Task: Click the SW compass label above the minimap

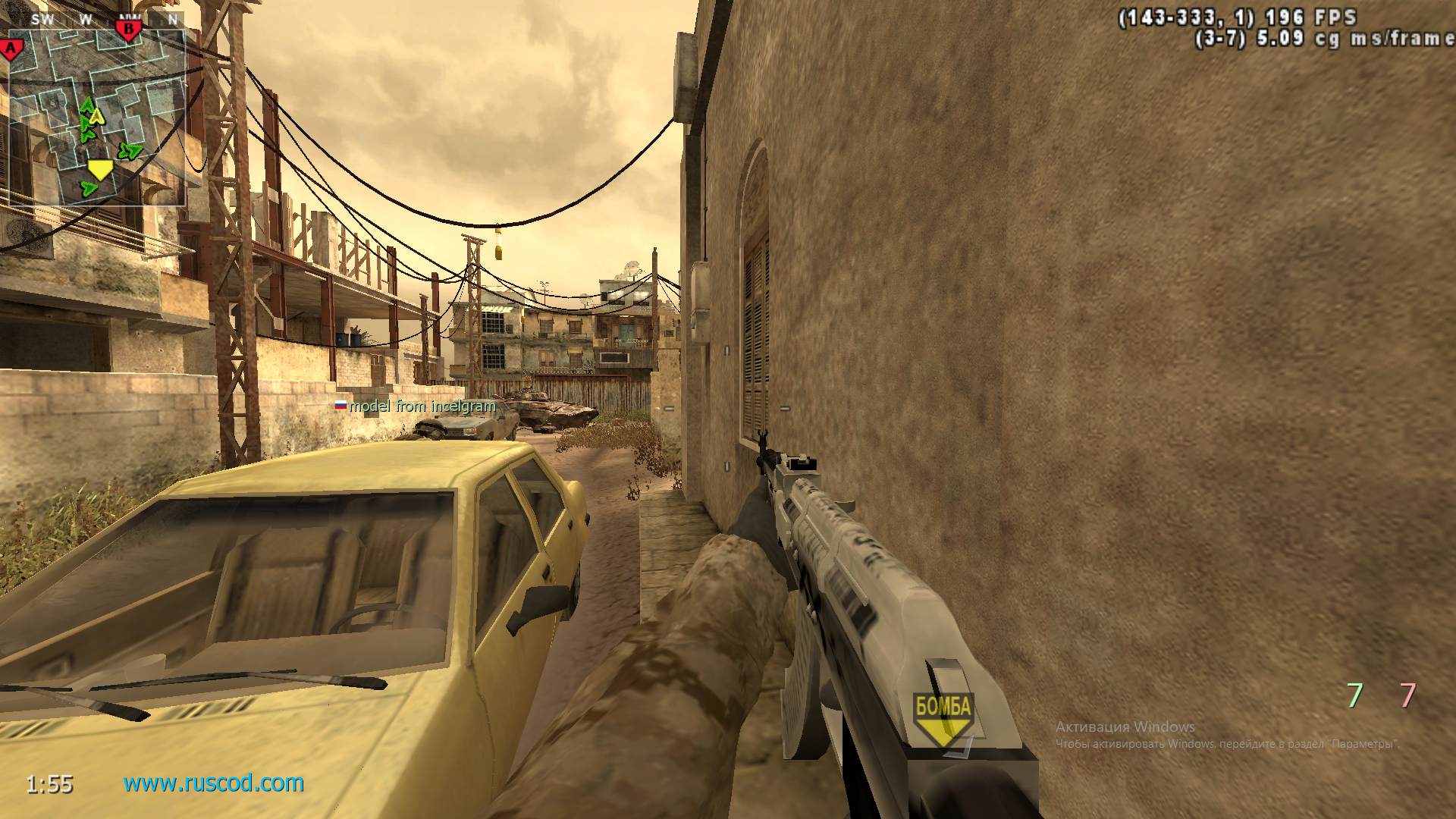Action: (x=42, y=19)
